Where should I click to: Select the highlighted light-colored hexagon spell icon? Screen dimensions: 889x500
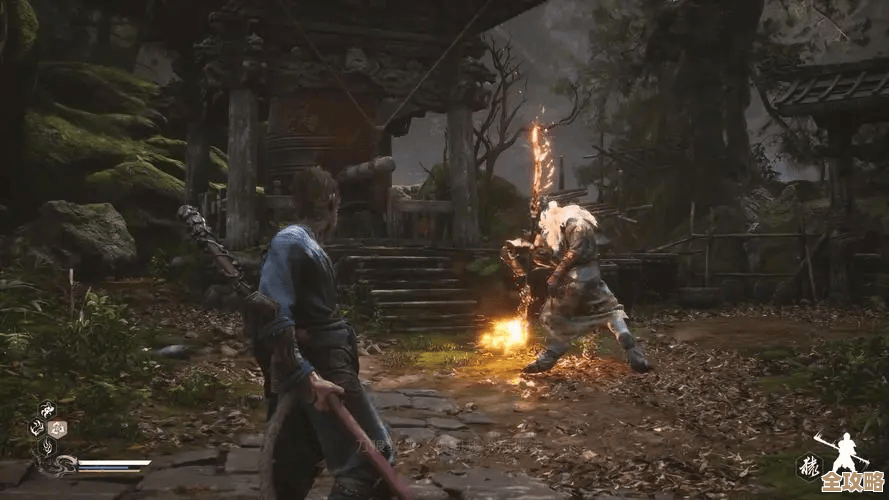pyautogui.click(x=57, y=429)
